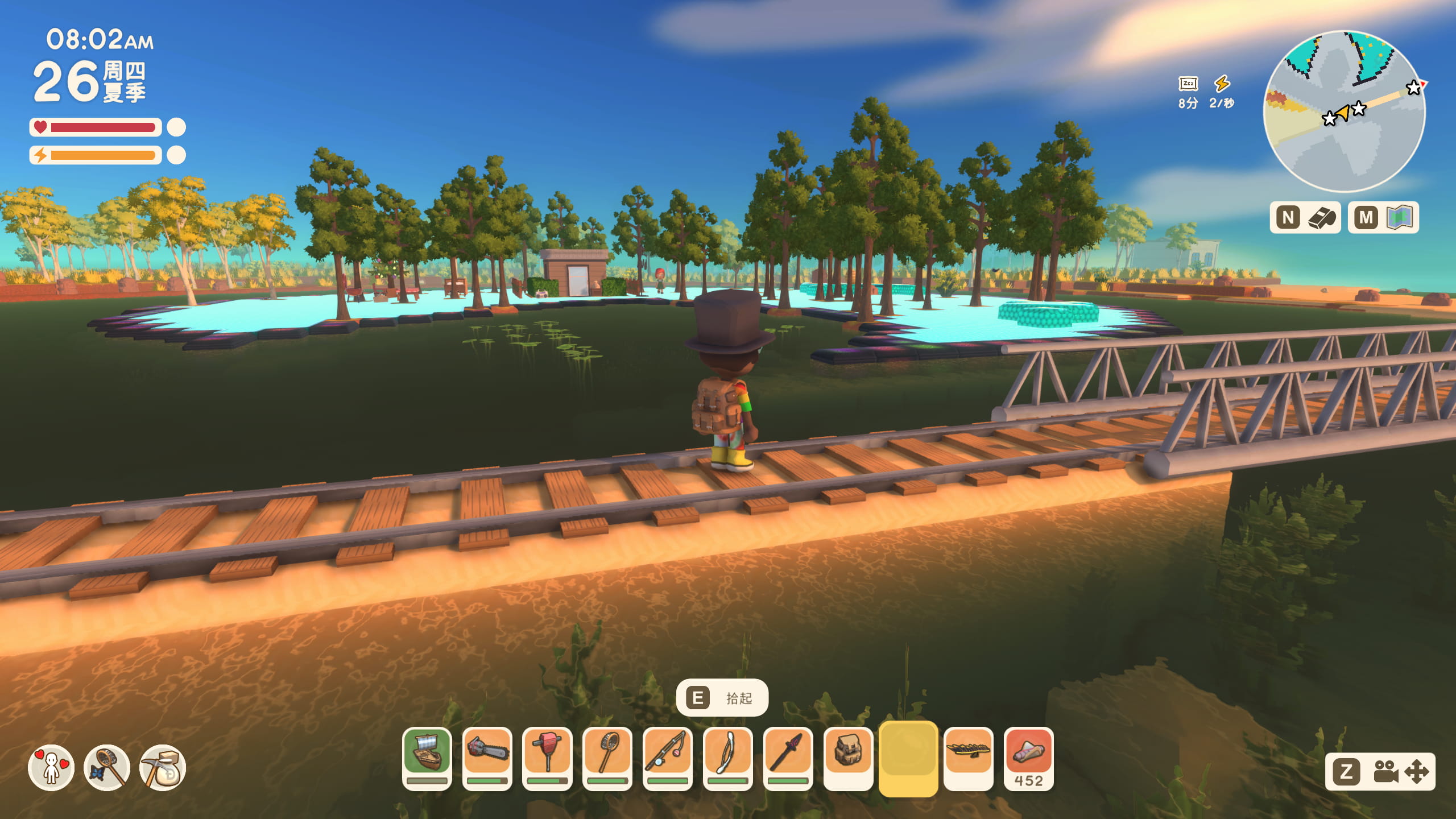Click the butterfly and net icon
This screenshot has height=819, width=1456.
(107, 768)
